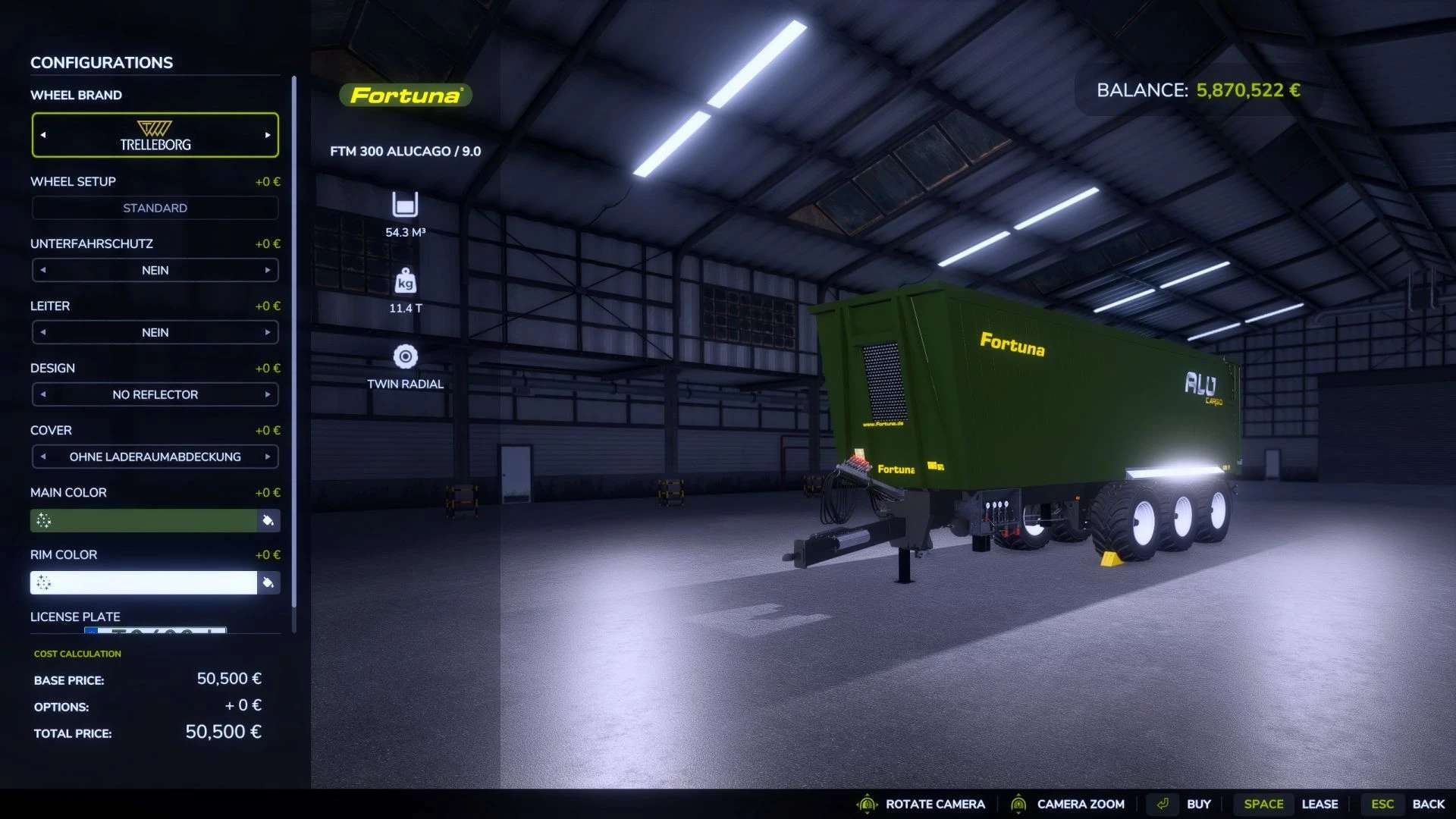Select next Cover option
The height and width of the screenshot is (819, 1456).
coord(268,457)
